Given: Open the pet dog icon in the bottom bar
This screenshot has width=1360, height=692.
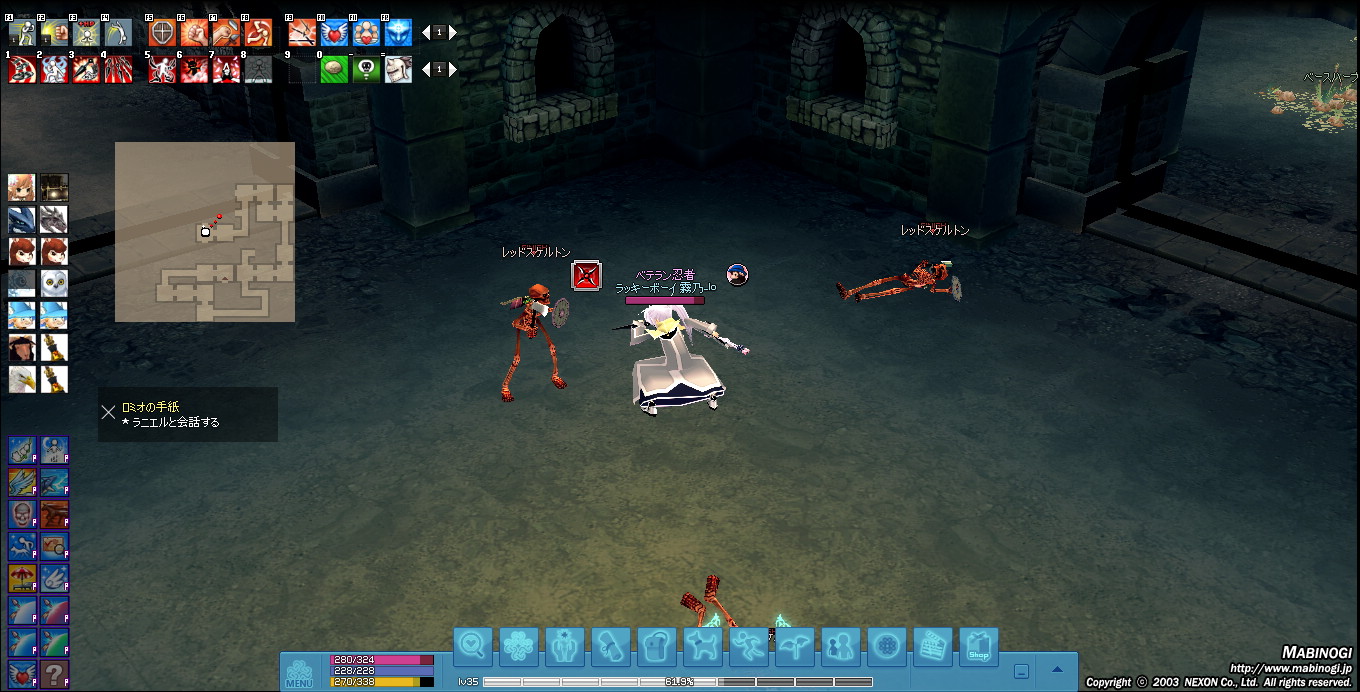Looking at the screenshot, I should (702, 647).
